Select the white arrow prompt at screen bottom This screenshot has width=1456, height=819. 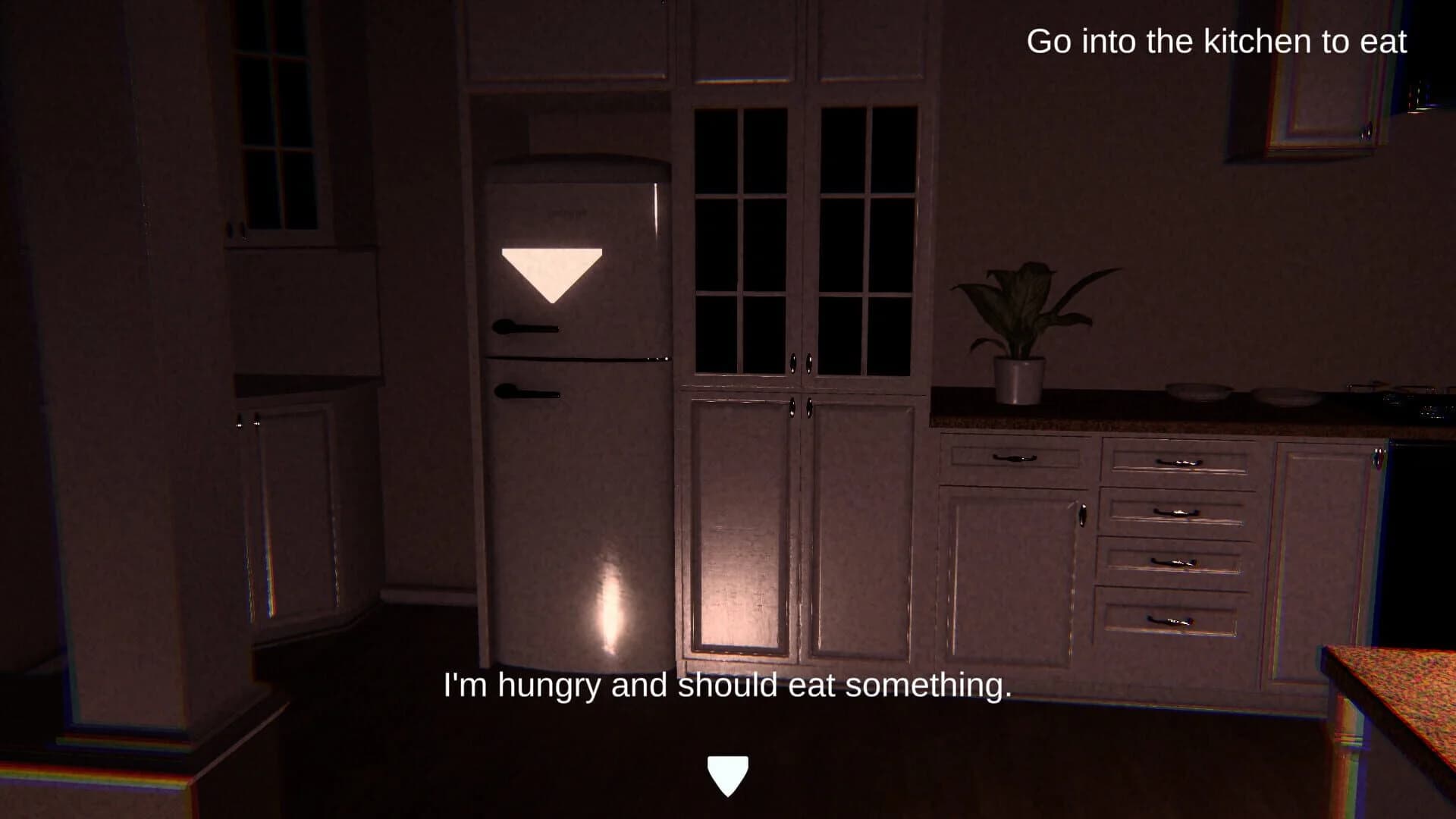pyautogui.click(x=727, y=773)
